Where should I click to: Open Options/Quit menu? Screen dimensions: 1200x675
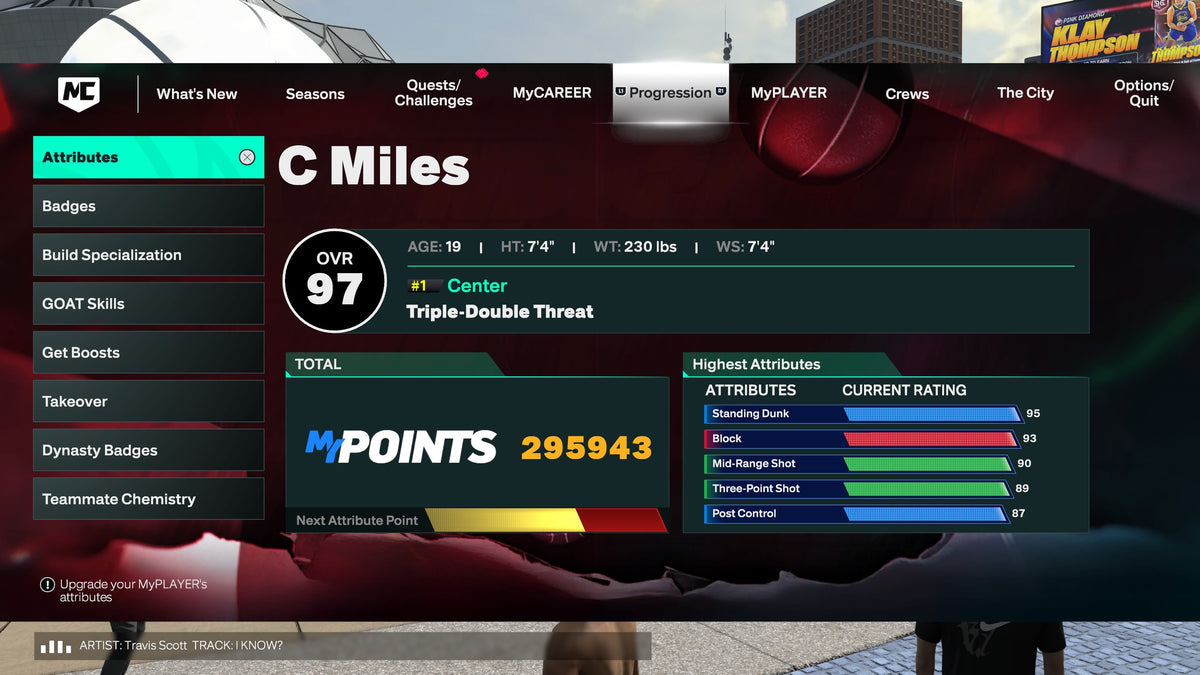click(1143, 93)
